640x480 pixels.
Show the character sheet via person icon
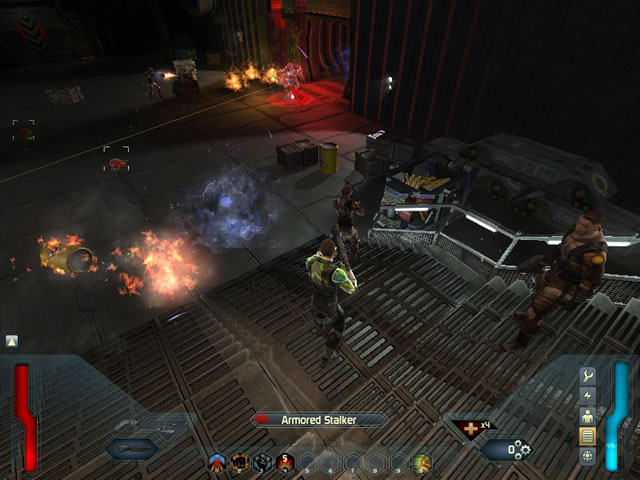(588, 416)
